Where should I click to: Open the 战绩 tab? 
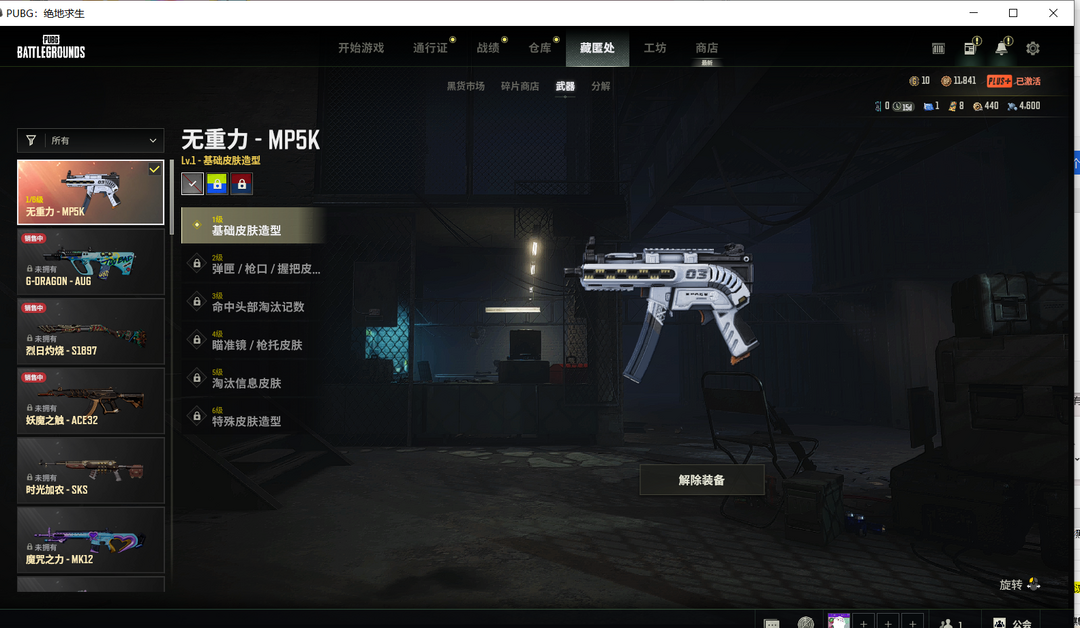point(487,48)
